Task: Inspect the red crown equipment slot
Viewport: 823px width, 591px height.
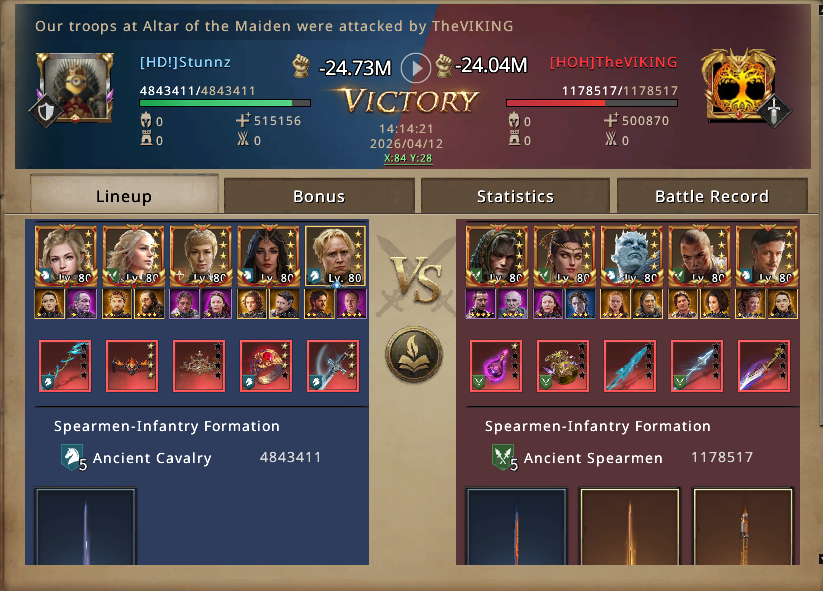Action: [199, 366]
